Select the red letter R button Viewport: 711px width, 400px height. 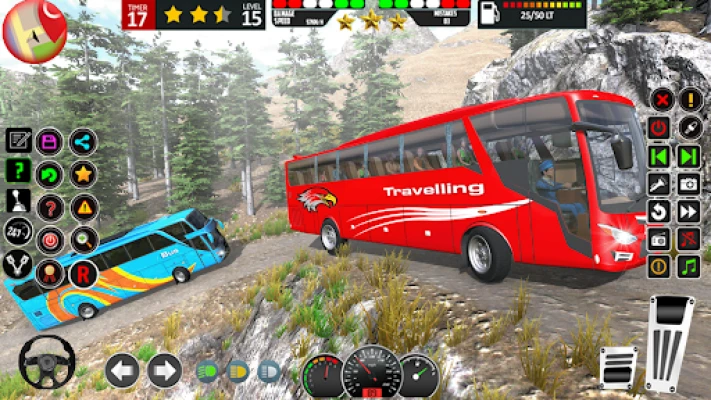pyautogui.click(x=83, y=273)
